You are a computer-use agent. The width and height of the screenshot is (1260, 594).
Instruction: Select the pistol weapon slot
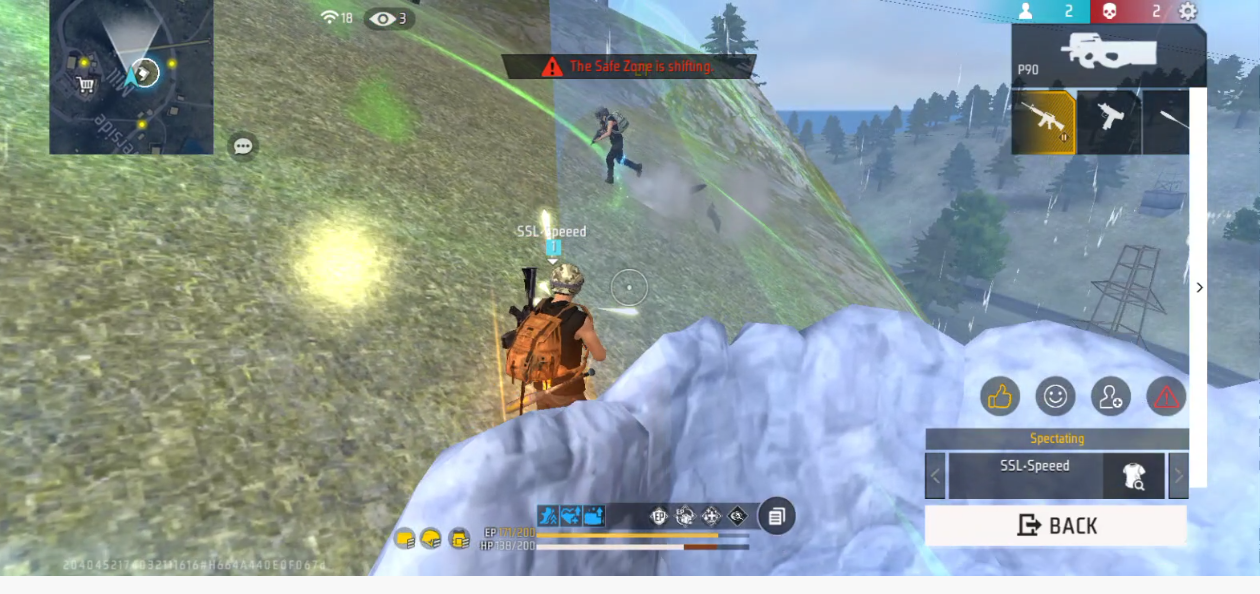pos(1109,123)
